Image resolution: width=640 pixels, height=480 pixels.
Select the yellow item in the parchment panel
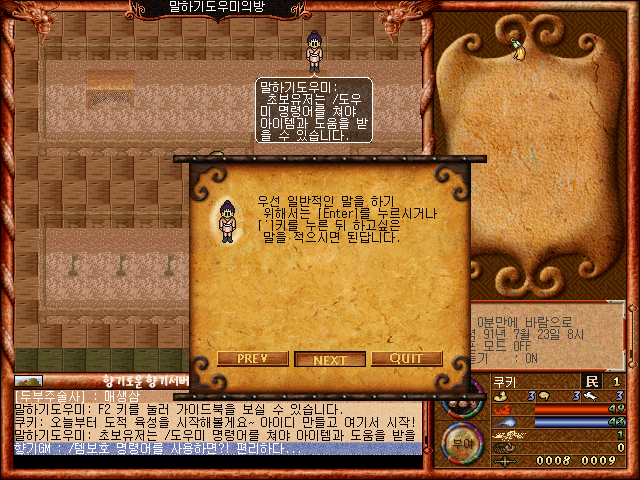pos(517,47)
